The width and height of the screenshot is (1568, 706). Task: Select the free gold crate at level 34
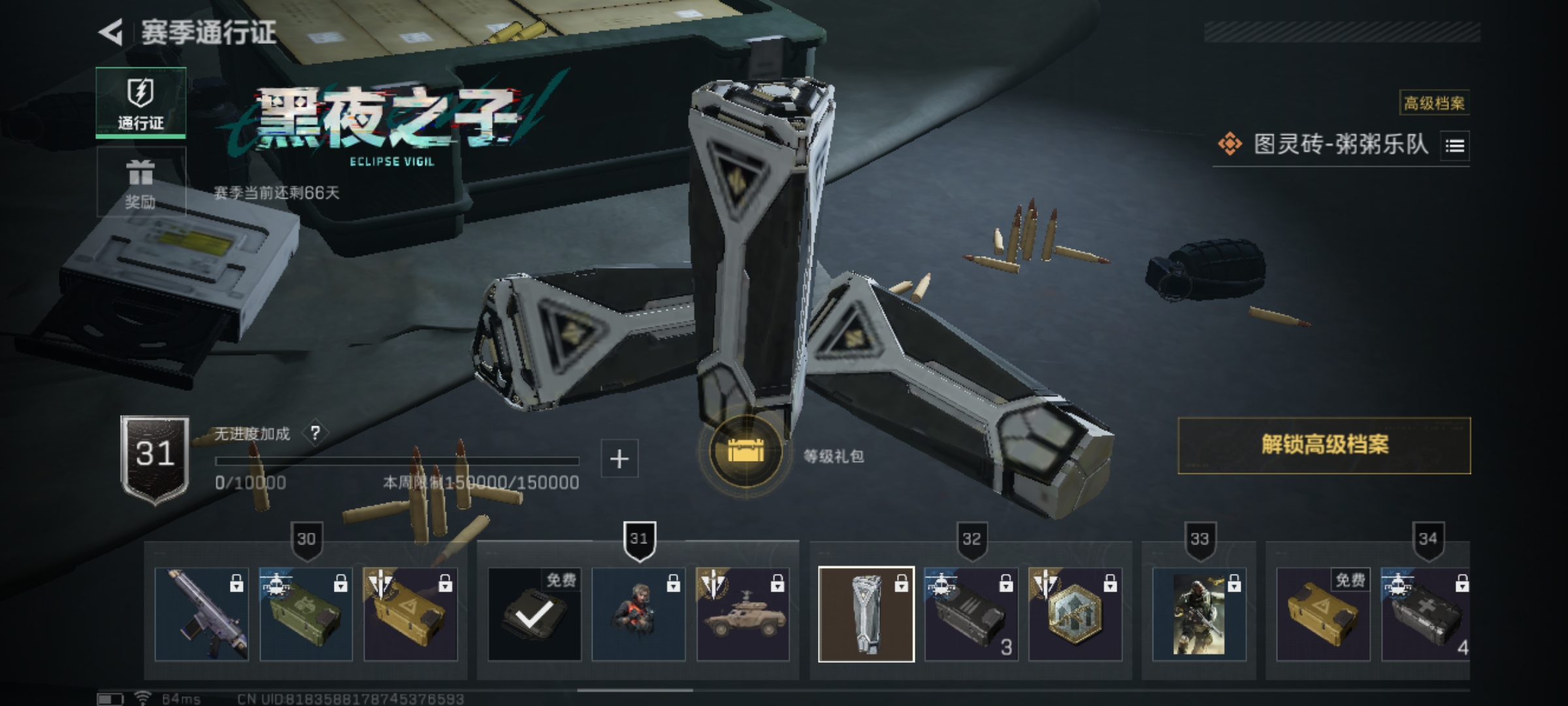click(1323, 614)
